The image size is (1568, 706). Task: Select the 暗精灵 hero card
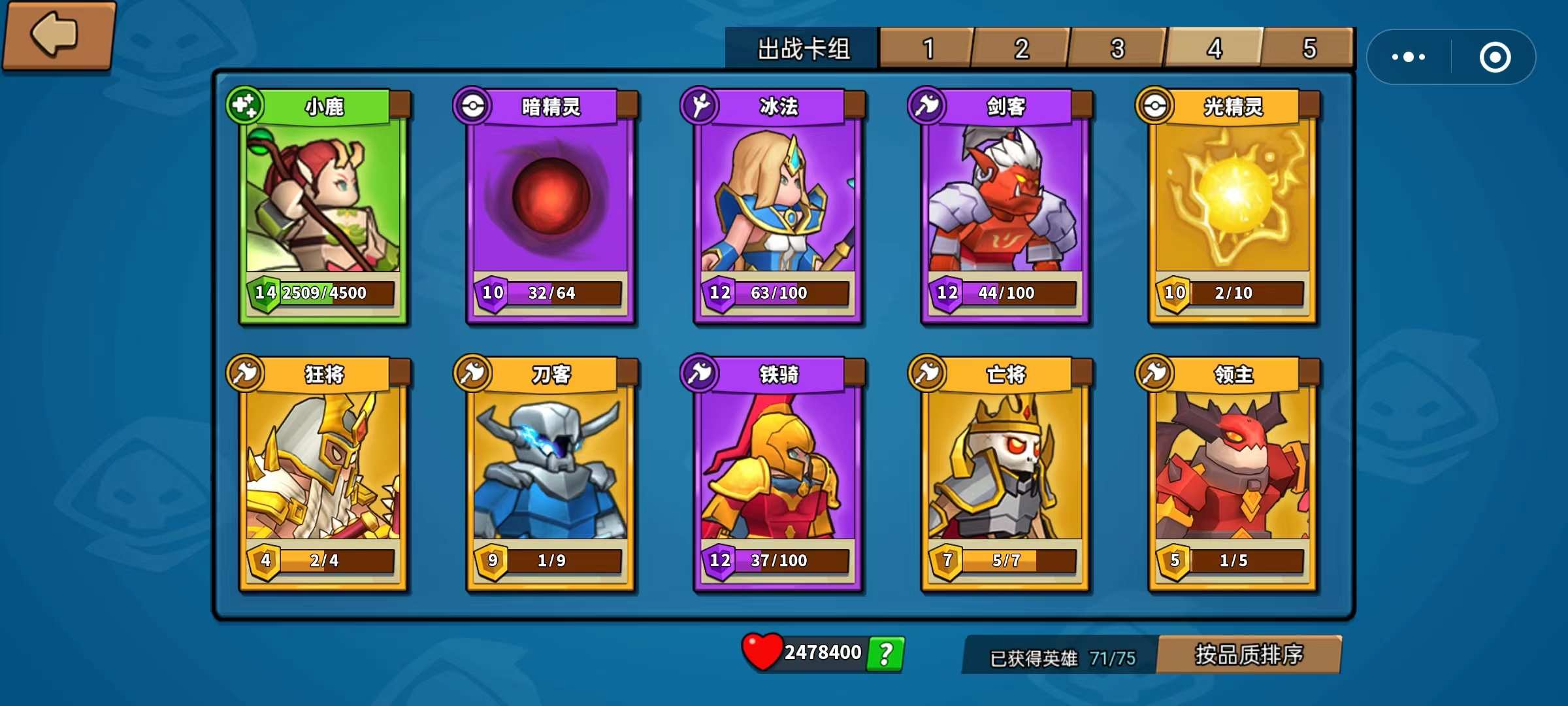pyautogui.click(x=550, y=206)
